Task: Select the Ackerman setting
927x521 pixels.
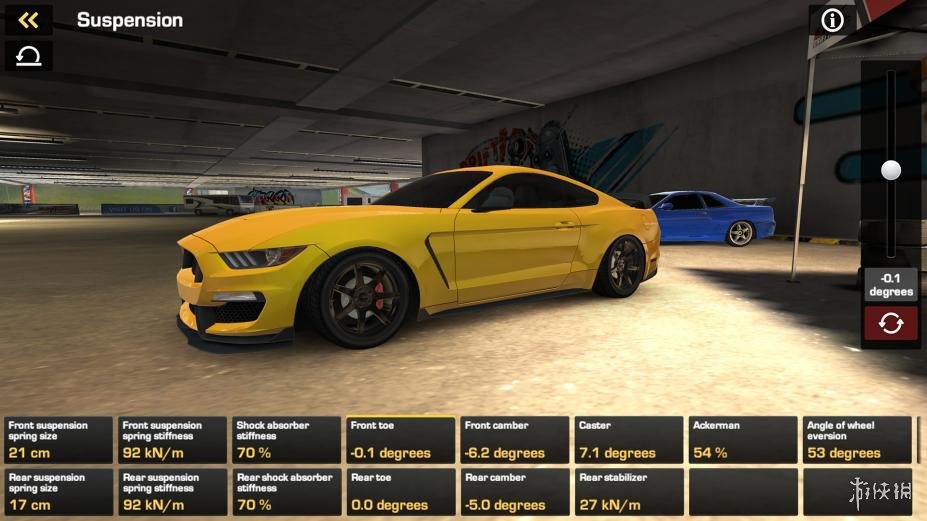Action: coord(743,440)
